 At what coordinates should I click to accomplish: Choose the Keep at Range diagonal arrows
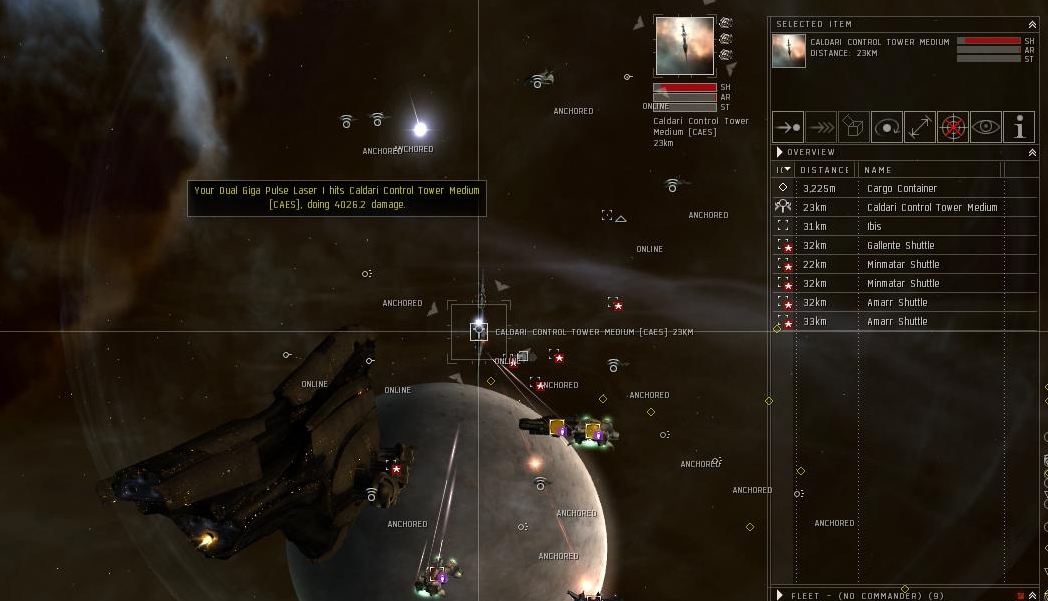tap(920, 127)
